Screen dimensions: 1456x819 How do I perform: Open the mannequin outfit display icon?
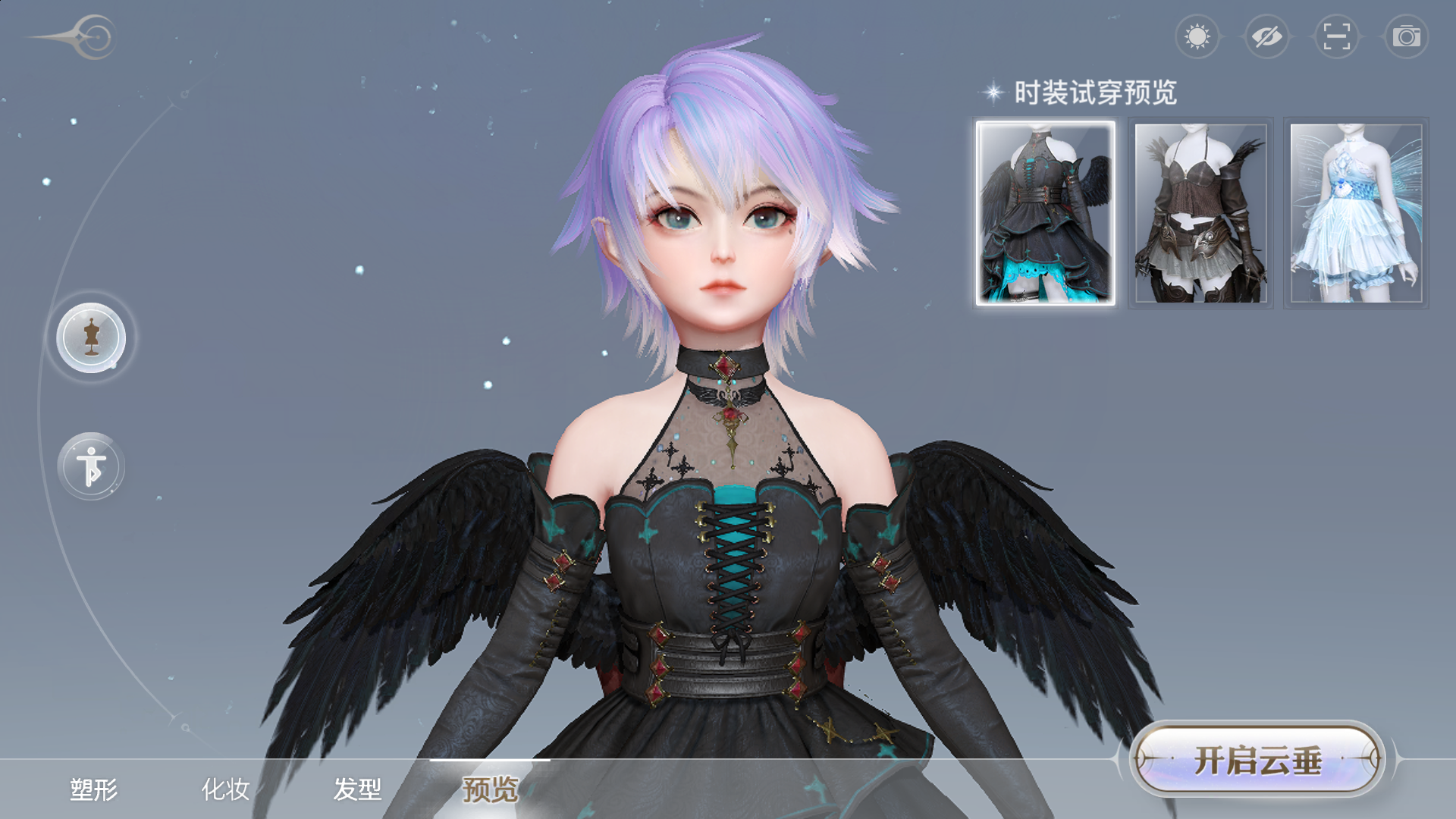pos(91,337)
